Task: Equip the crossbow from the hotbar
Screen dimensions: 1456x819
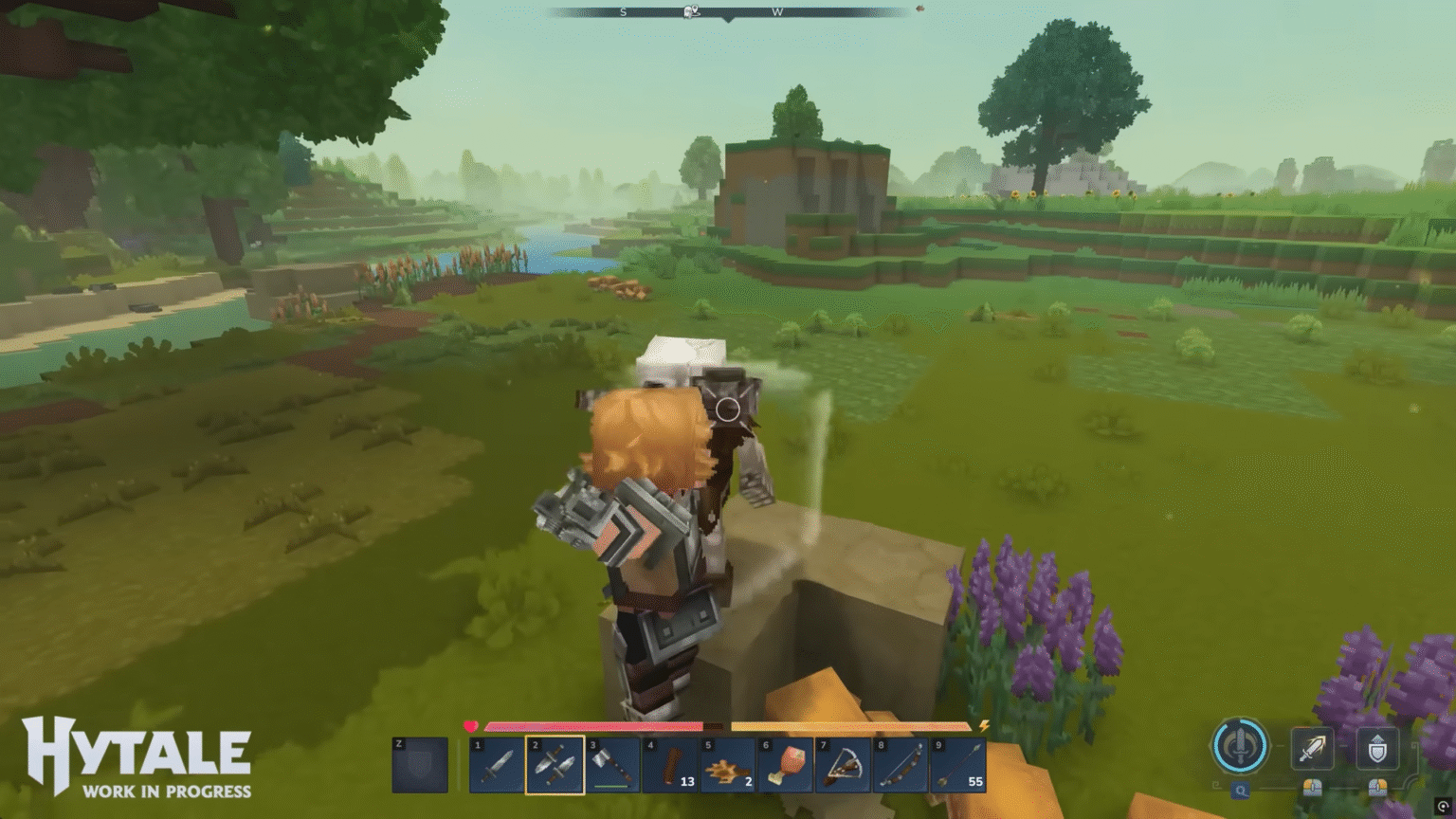Action: 842,766
